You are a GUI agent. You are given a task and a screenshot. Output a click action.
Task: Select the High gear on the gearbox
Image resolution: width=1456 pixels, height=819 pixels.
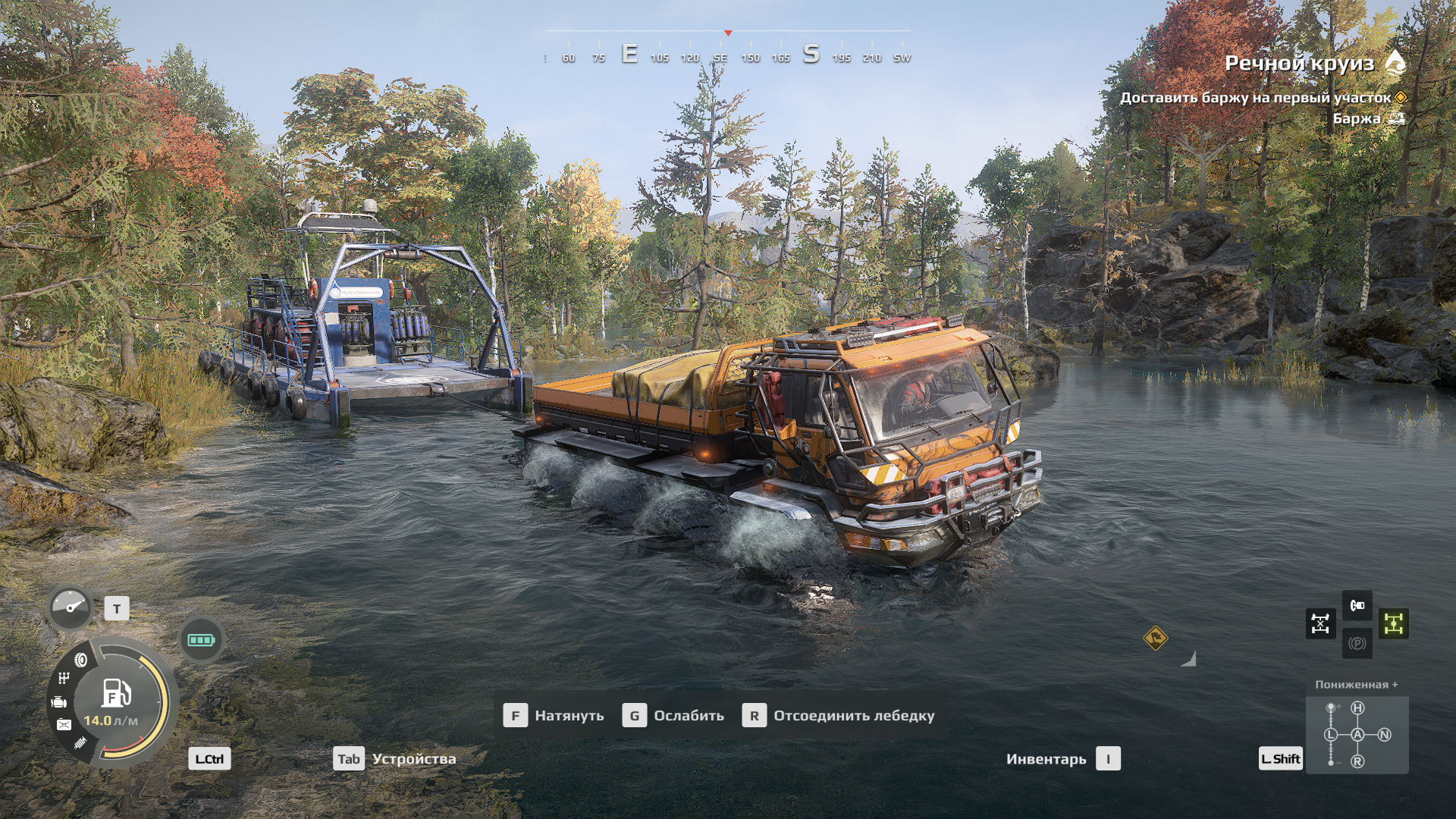pos(1357,708)
